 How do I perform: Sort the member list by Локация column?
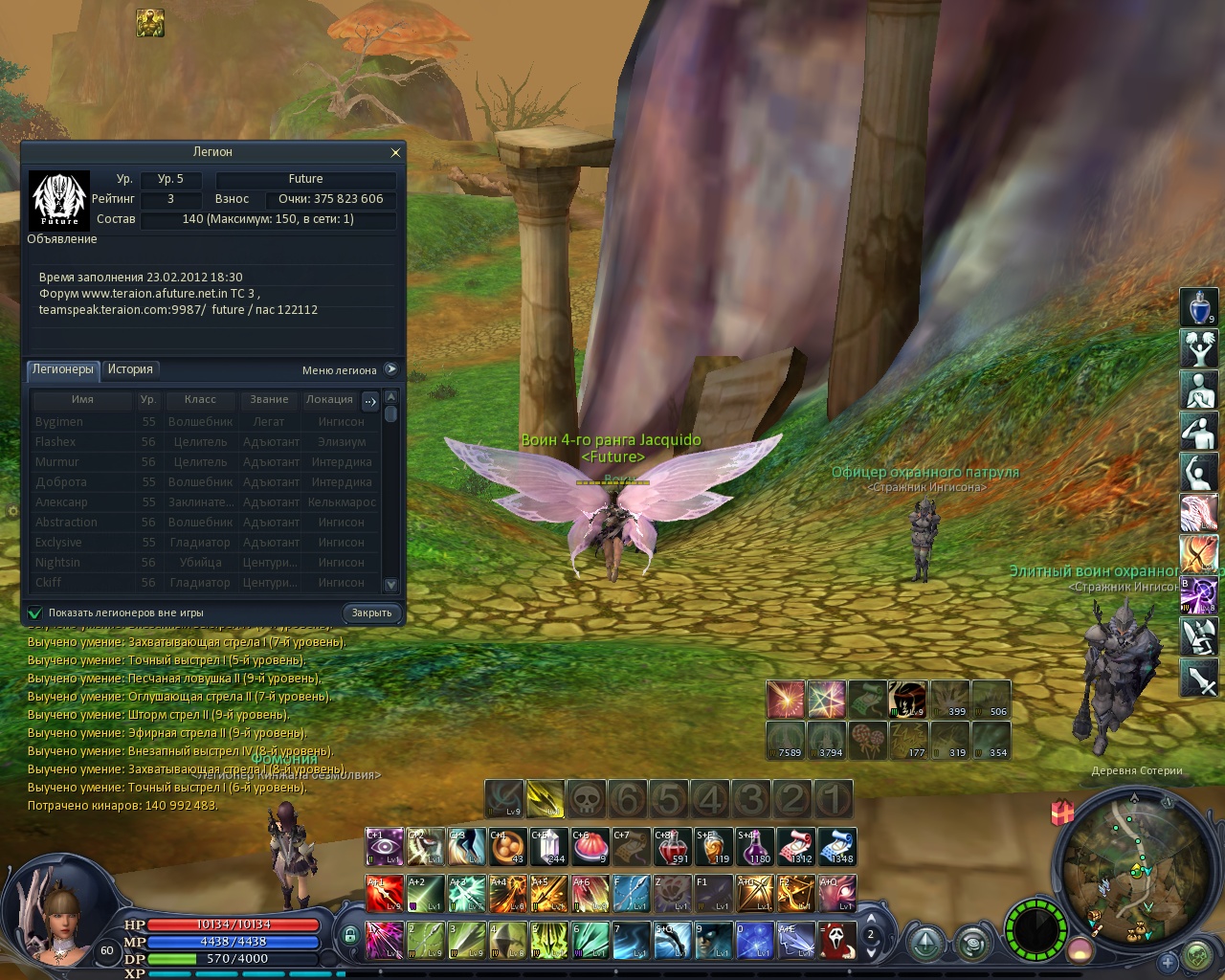point(329,399)
